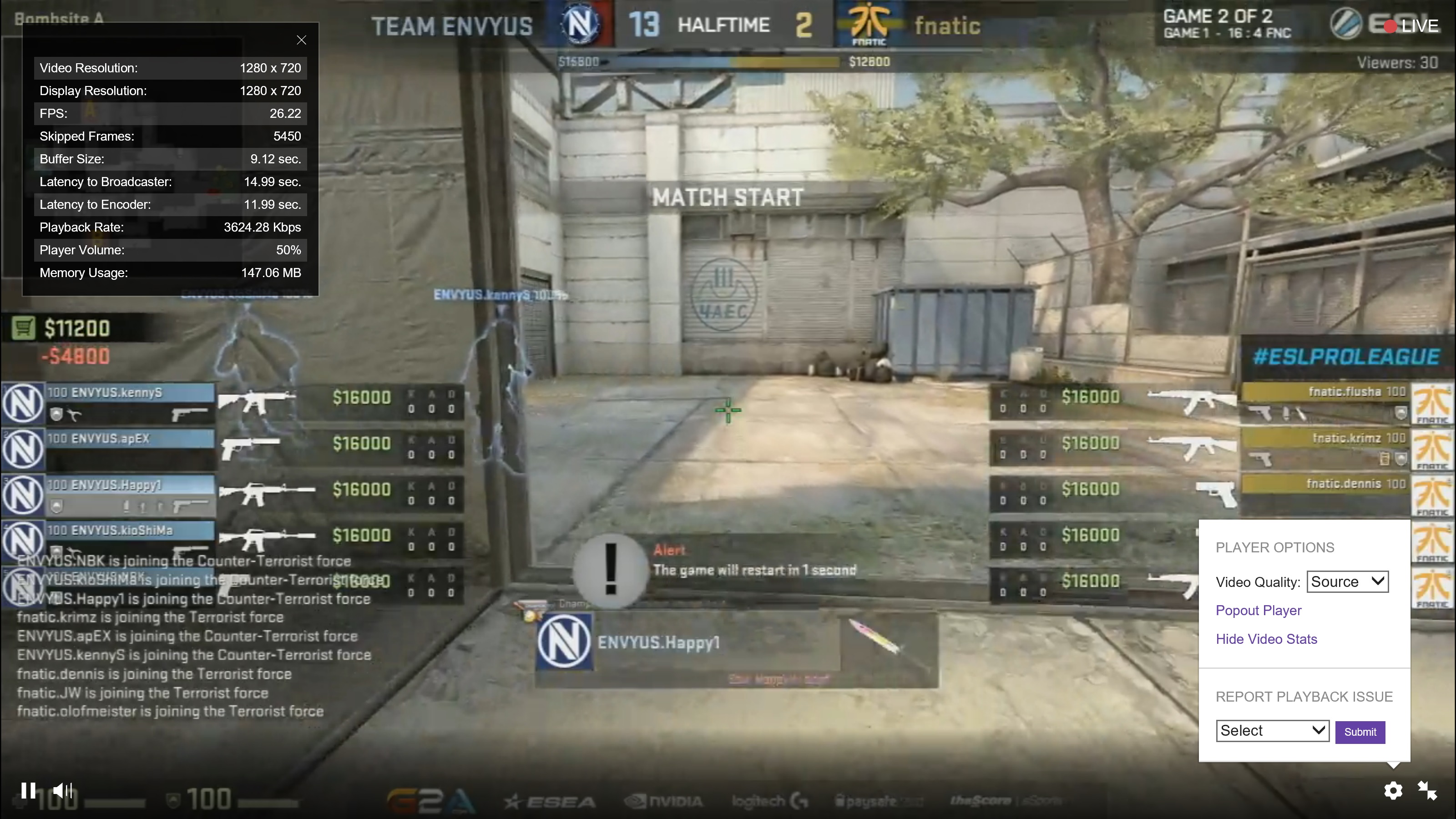Image resolution: width=1456 pixels, height=819 pixels.
Task: Click the Team EnVyUs logo beside the score
Action: tap(581, 24)
